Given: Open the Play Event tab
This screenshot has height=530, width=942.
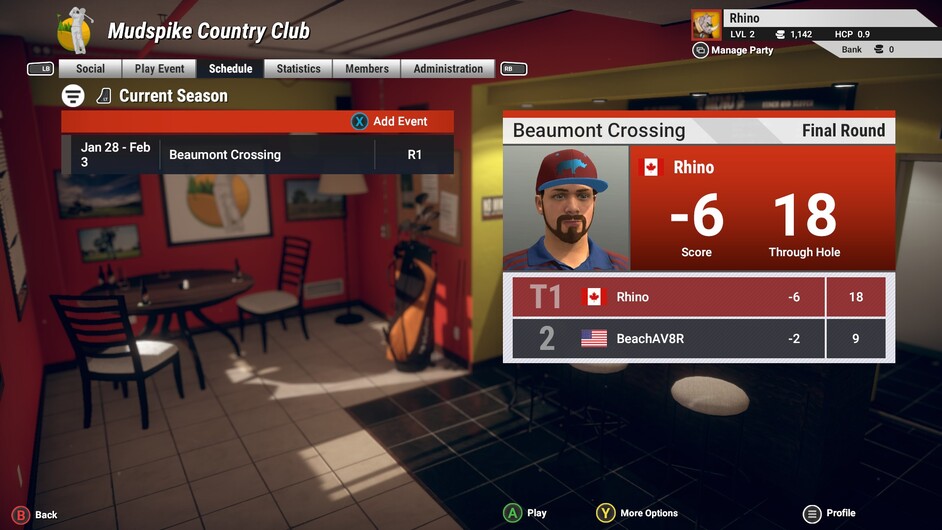Looking at the screenshot, I should pos(159,69).
